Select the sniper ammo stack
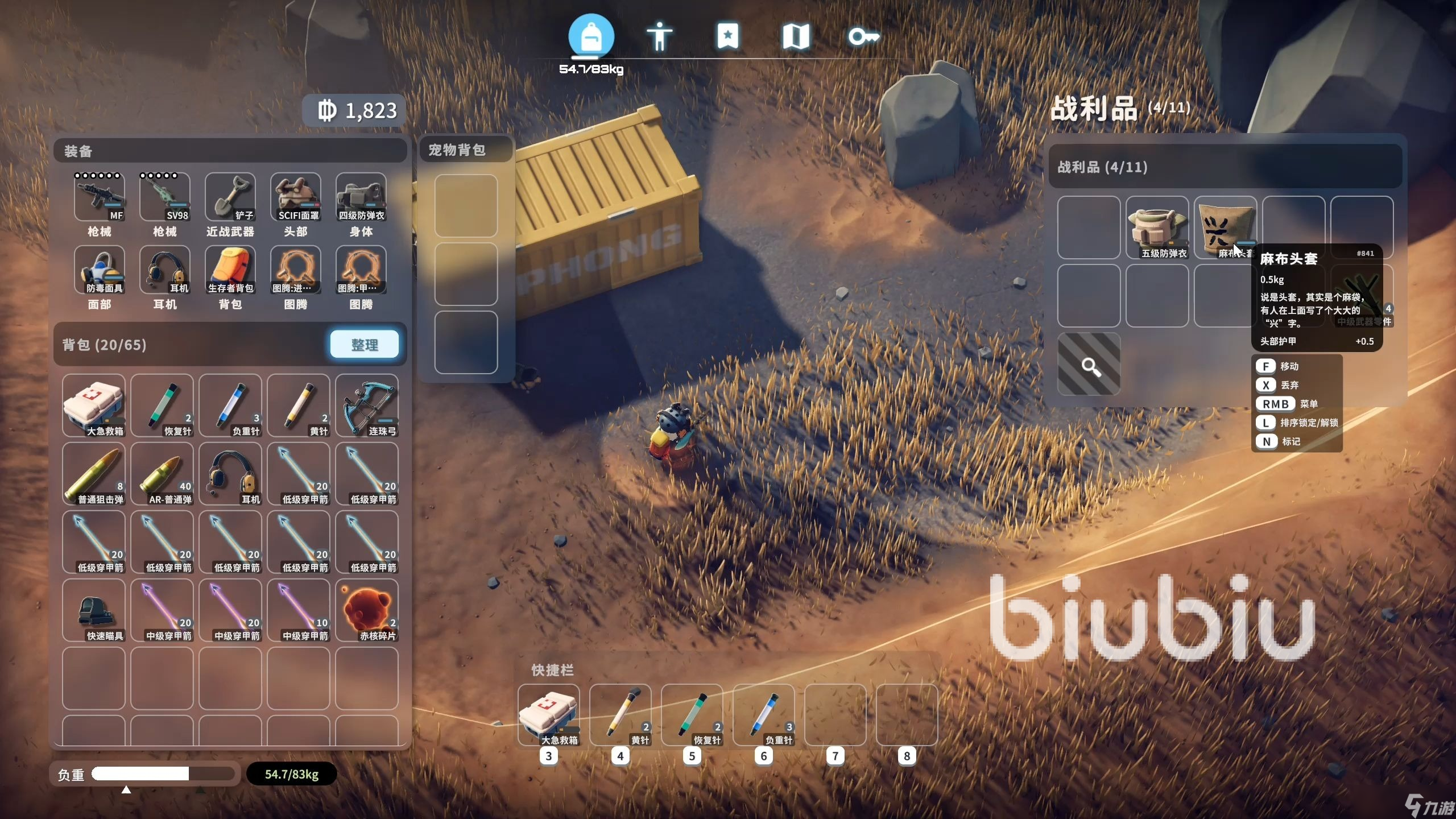The height and width of the screenshot is (819, 1456). [94, 474]
